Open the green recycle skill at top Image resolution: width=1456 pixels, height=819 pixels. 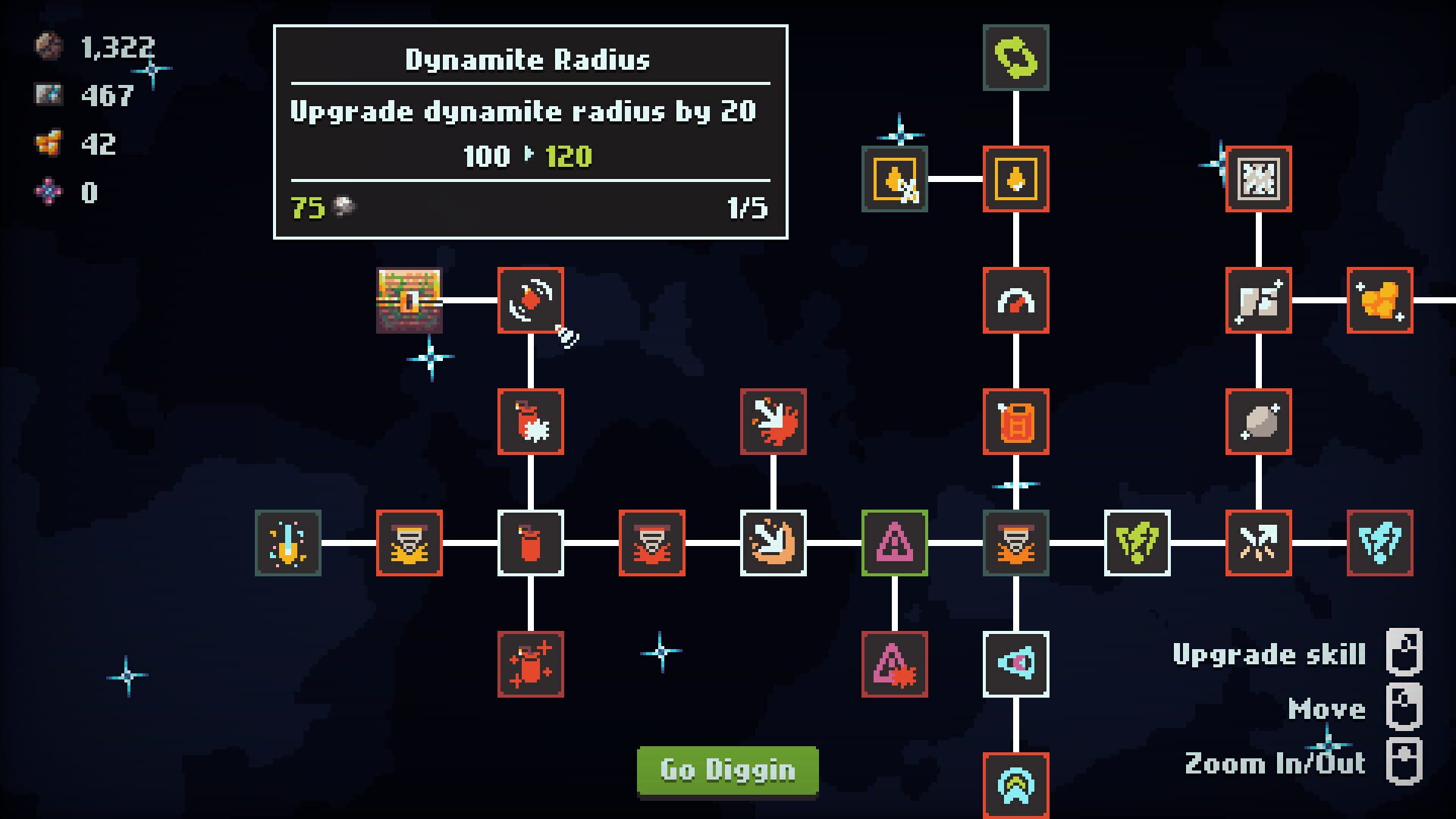pos(1015,57)
